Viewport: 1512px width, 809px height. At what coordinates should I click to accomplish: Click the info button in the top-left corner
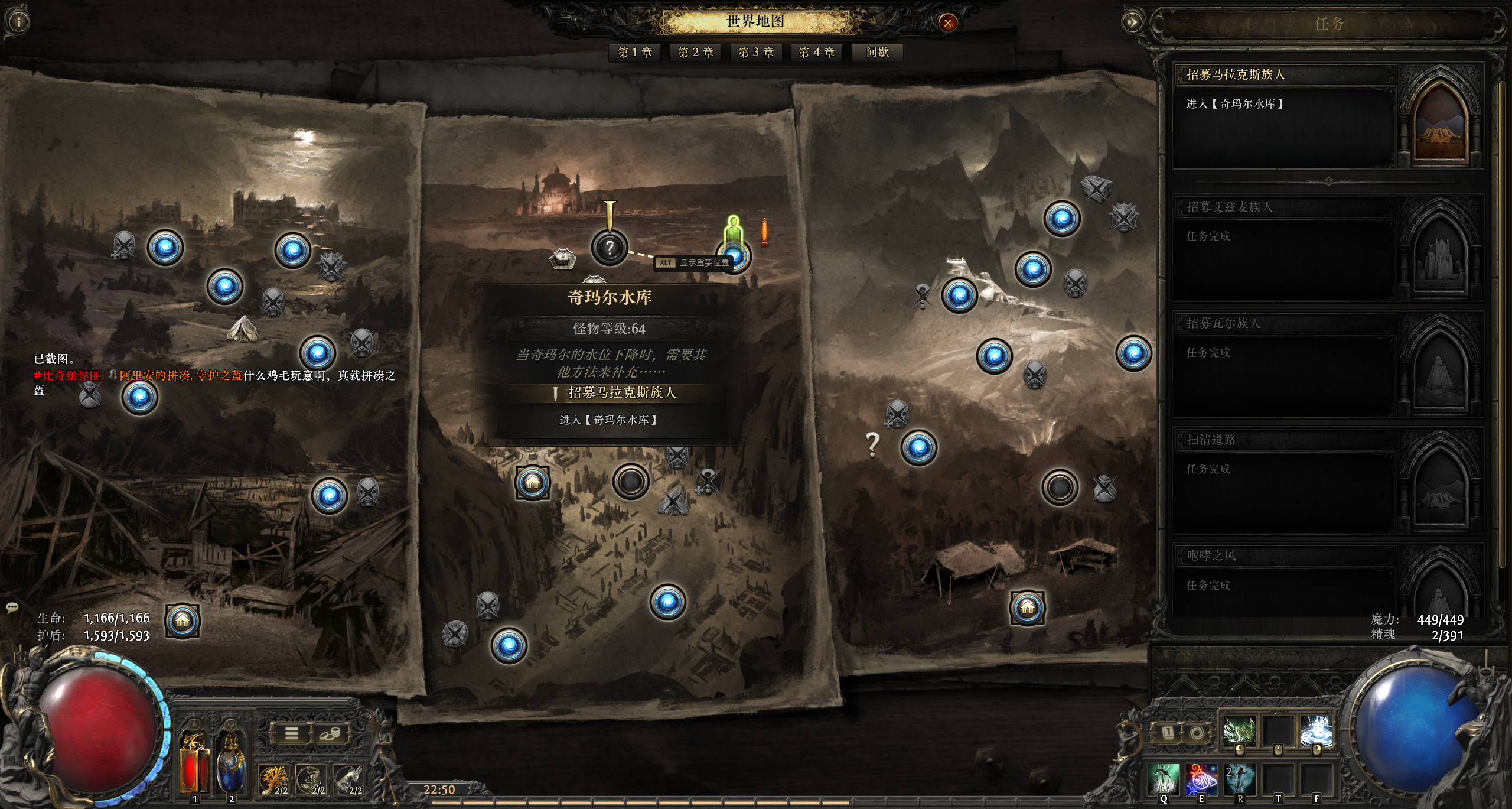point(19,22)
